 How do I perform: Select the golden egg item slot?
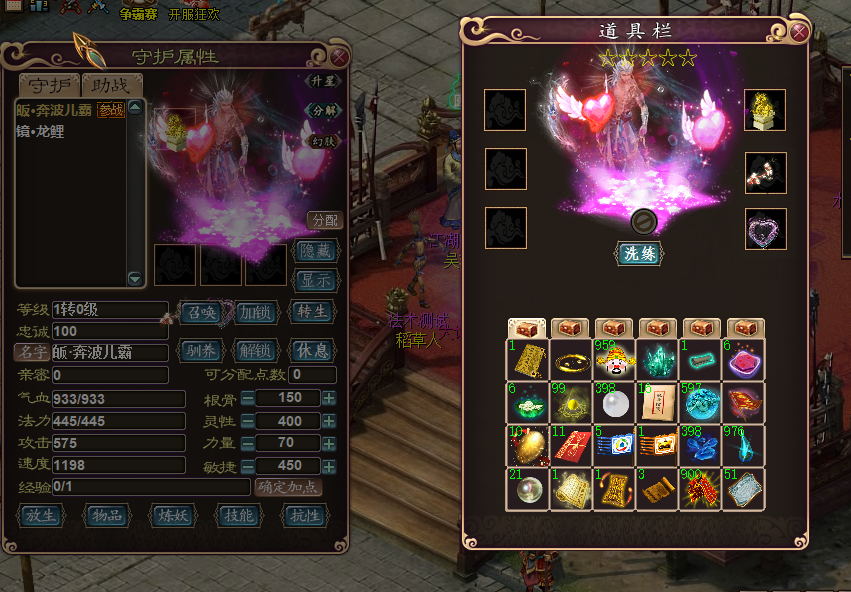(x=527, y=446)
